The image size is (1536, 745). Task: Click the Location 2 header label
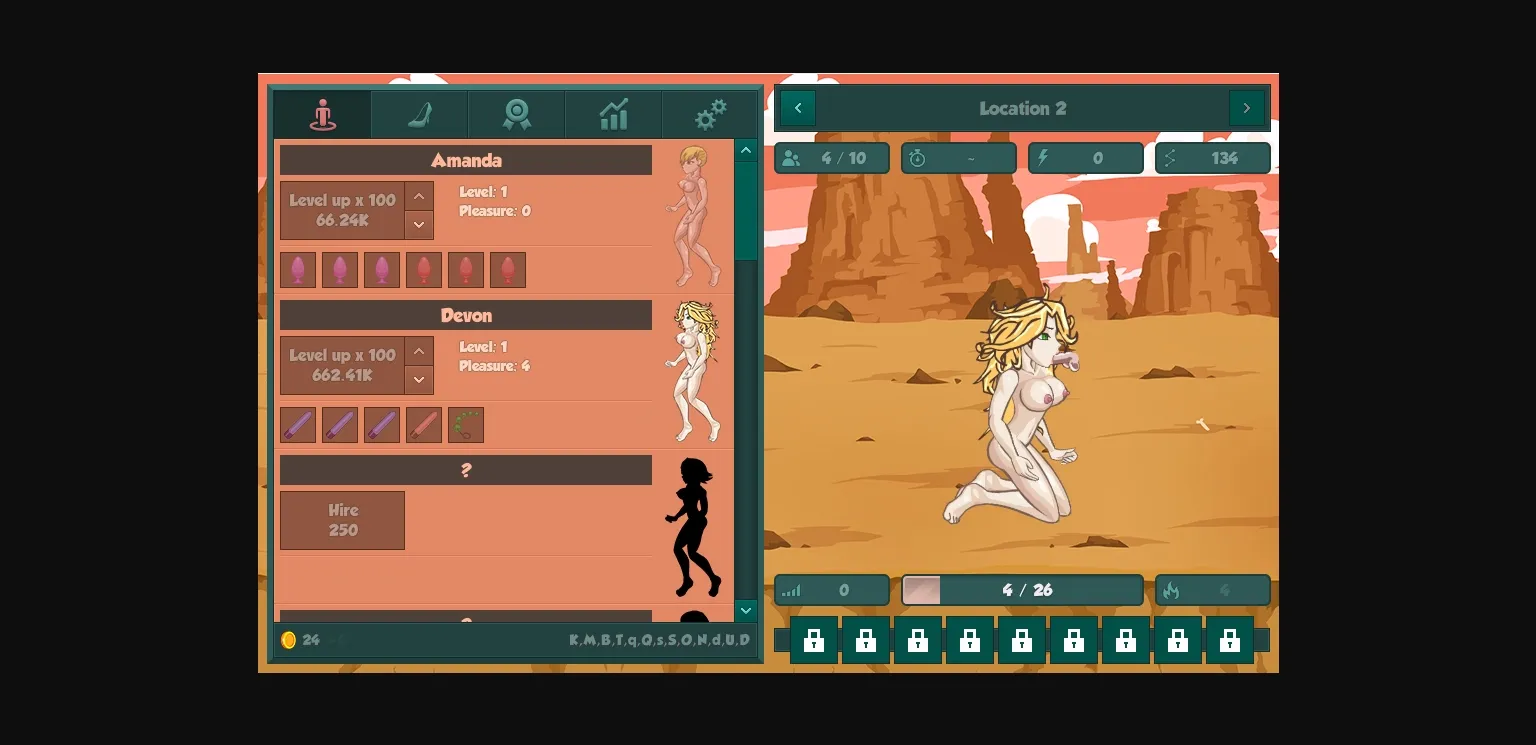pyautogui.click(x=1022, y=108)
